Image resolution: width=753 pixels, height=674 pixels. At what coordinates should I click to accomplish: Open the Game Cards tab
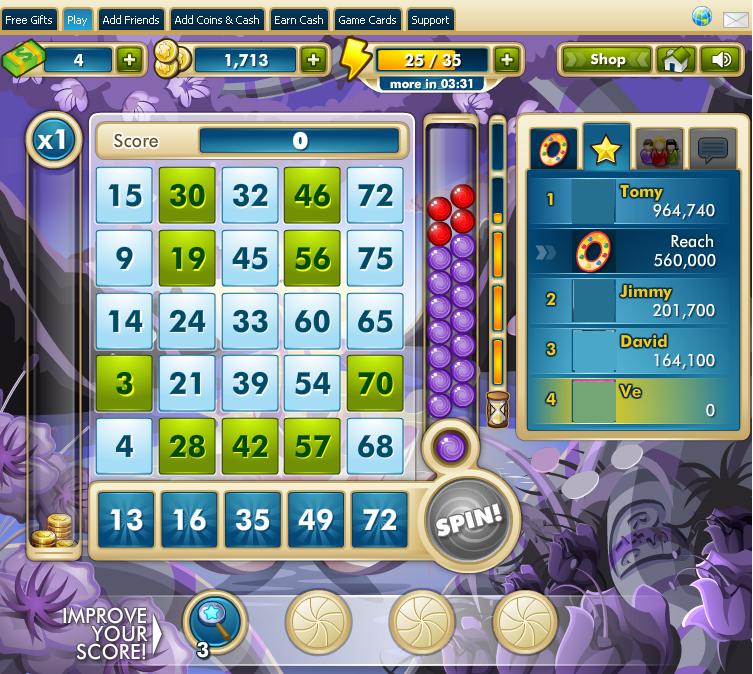(x=367, y=20)
